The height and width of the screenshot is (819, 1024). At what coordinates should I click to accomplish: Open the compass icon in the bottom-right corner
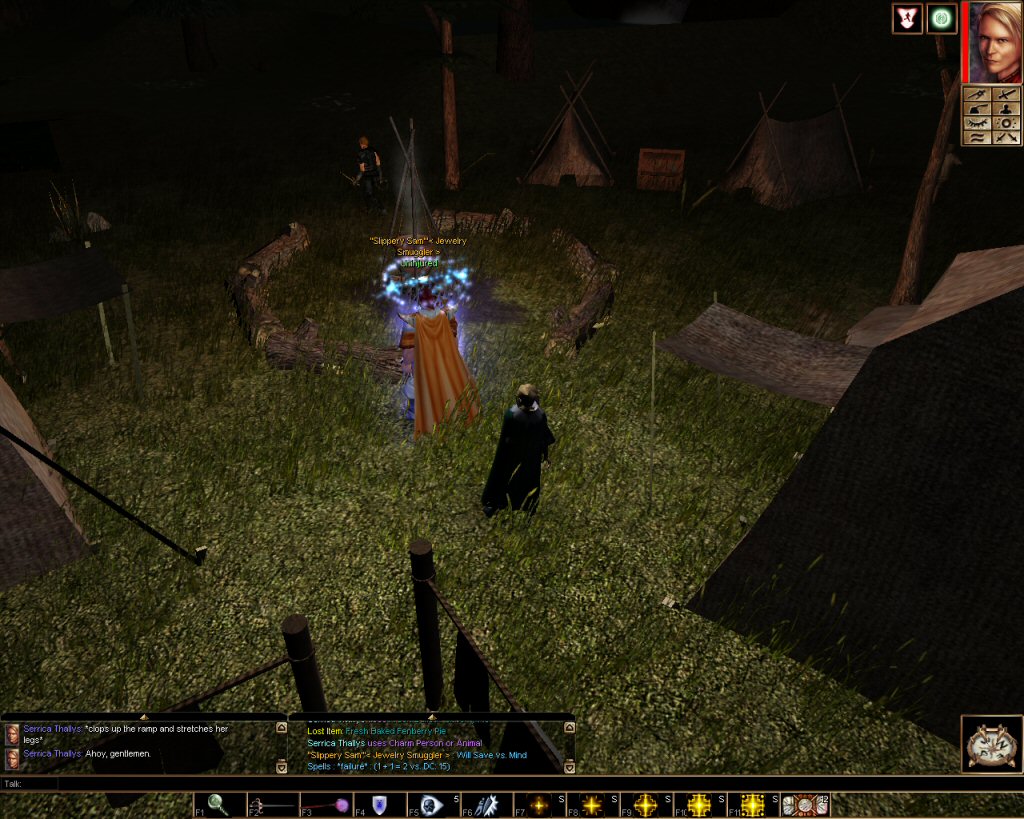(991, 744)
